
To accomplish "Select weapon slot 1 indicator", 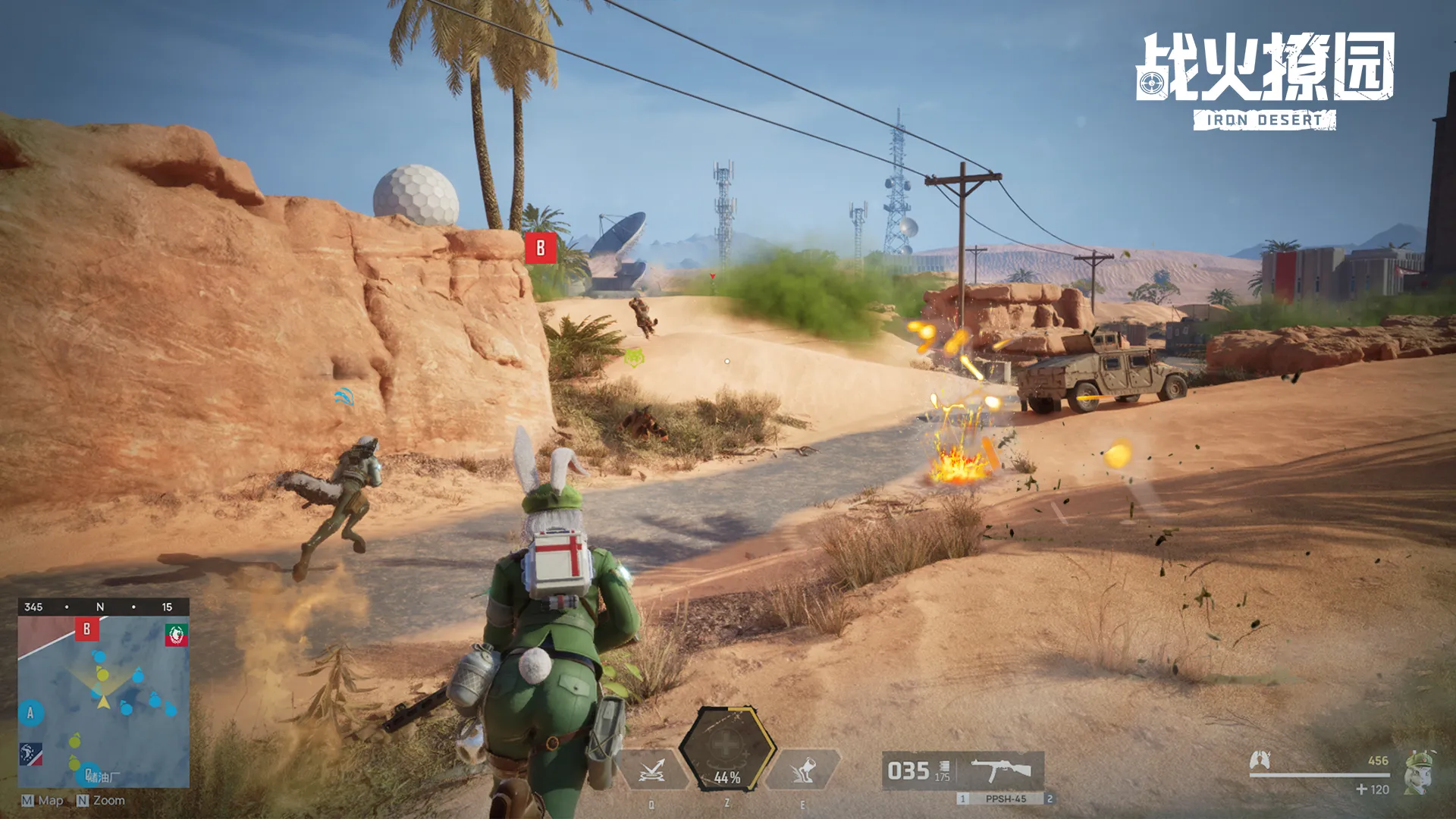I will (962, 798).
